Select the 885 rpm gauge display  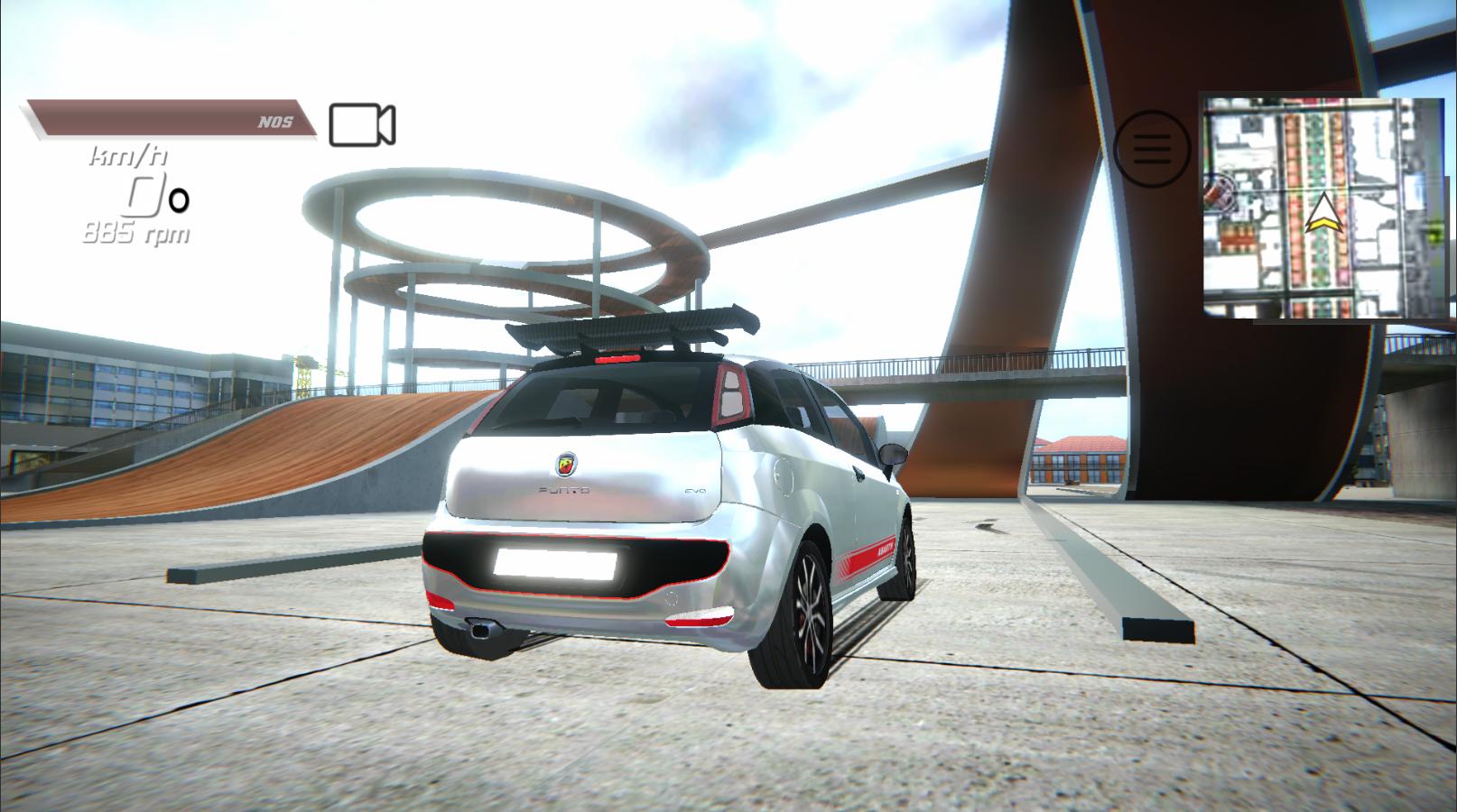(135, 231)
